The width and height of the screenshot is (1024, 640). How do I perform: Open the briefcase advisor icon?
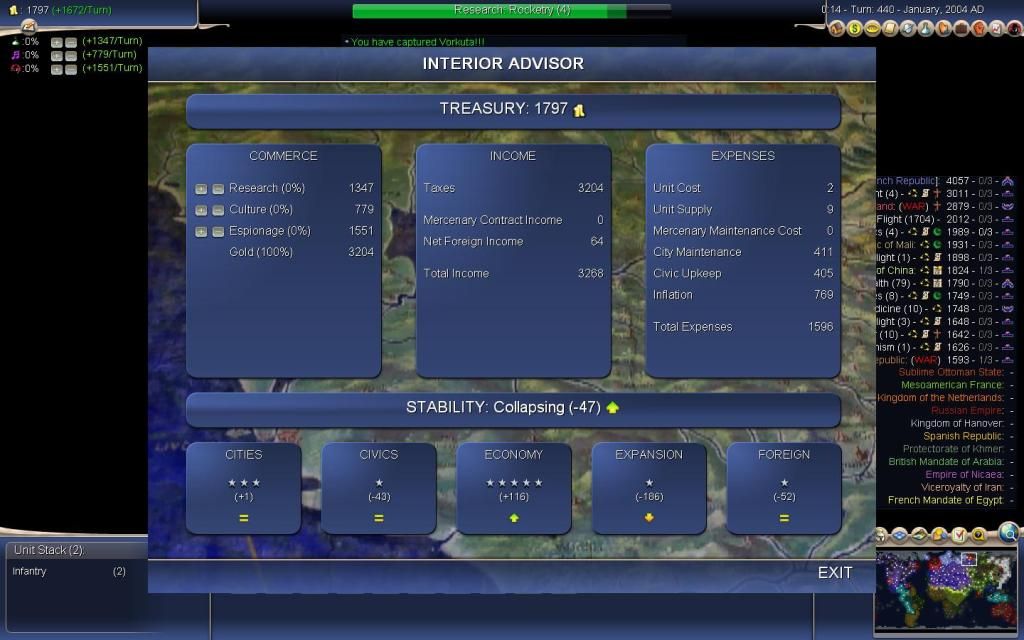click(x=960, y=29)
